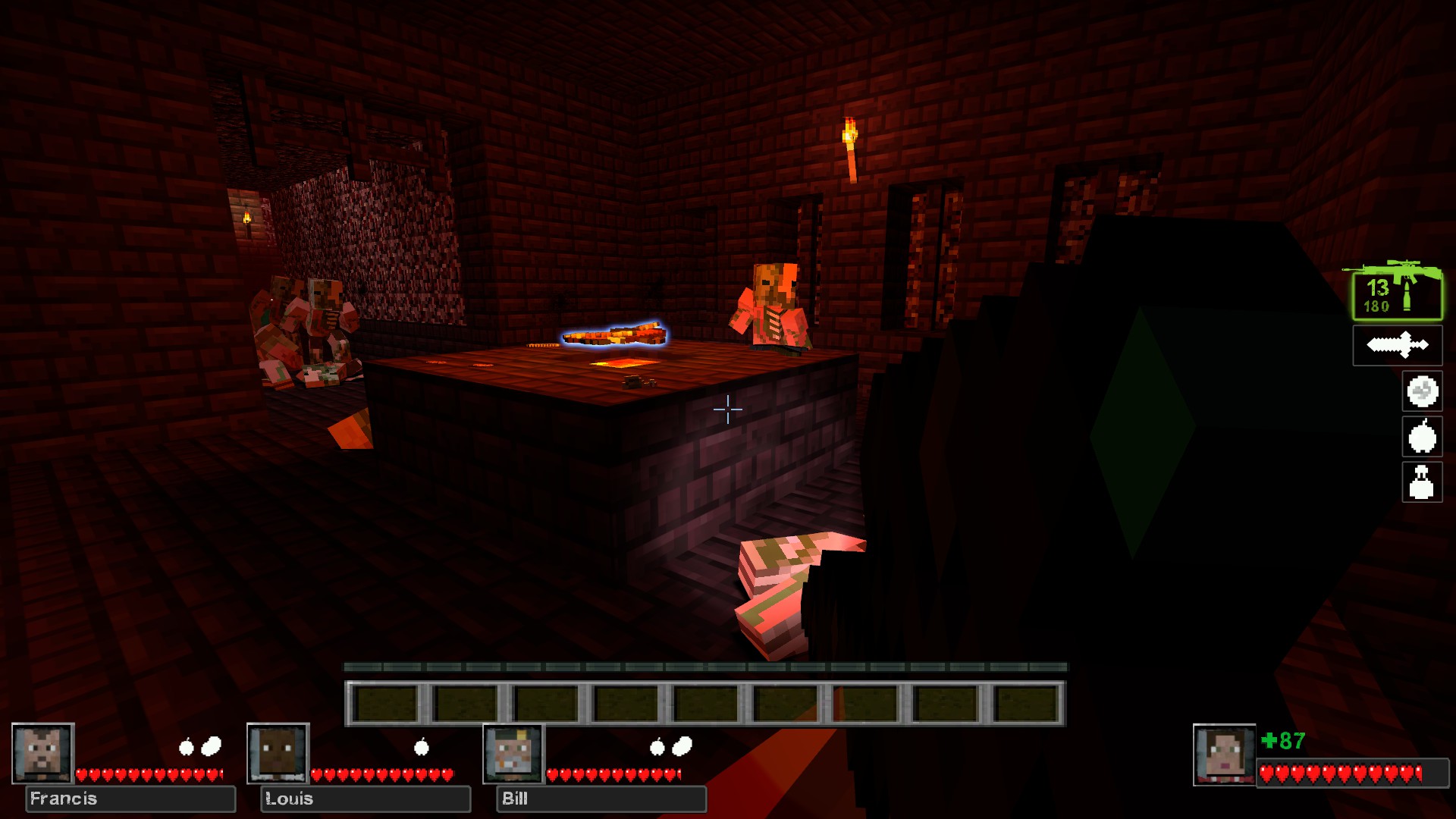This screenshot has width=1456, height=819.
Task: Click your own character portrait
Action: pos(1224,755)
